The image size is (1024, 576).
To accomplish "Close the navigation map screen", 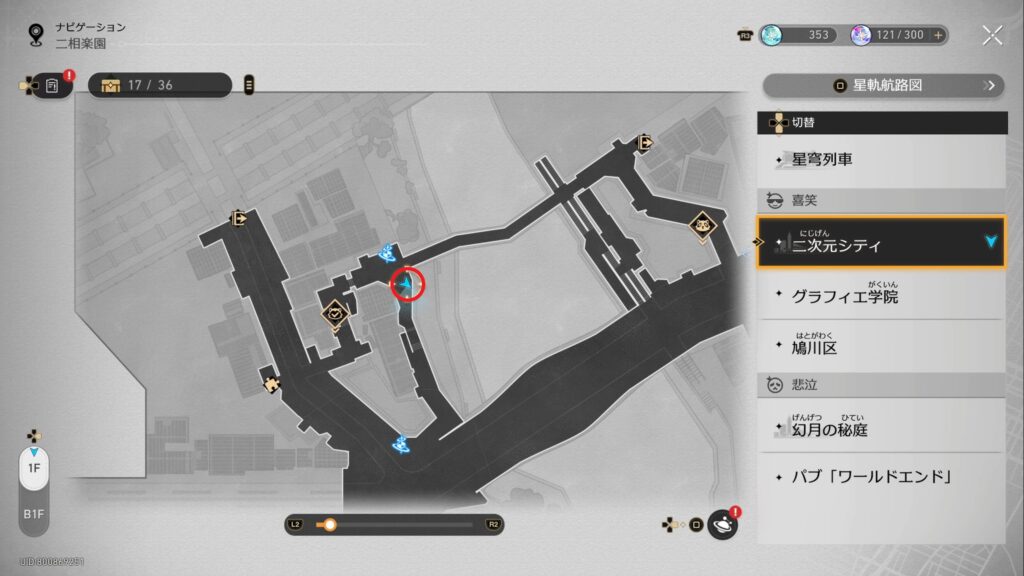I will (992, 35).
